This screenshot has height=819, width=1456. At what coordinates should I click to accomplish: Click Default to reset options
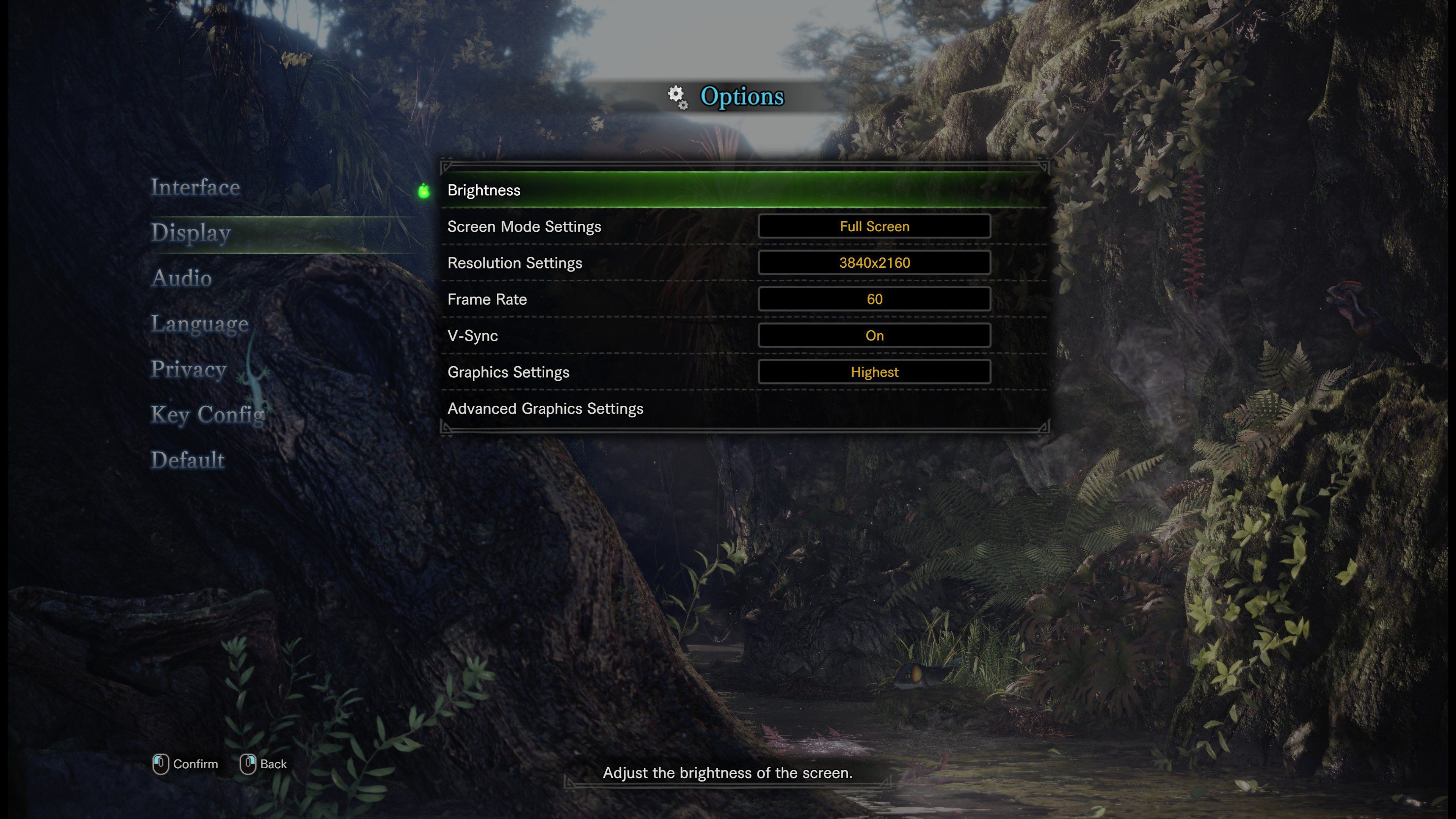tap(187, 460)
